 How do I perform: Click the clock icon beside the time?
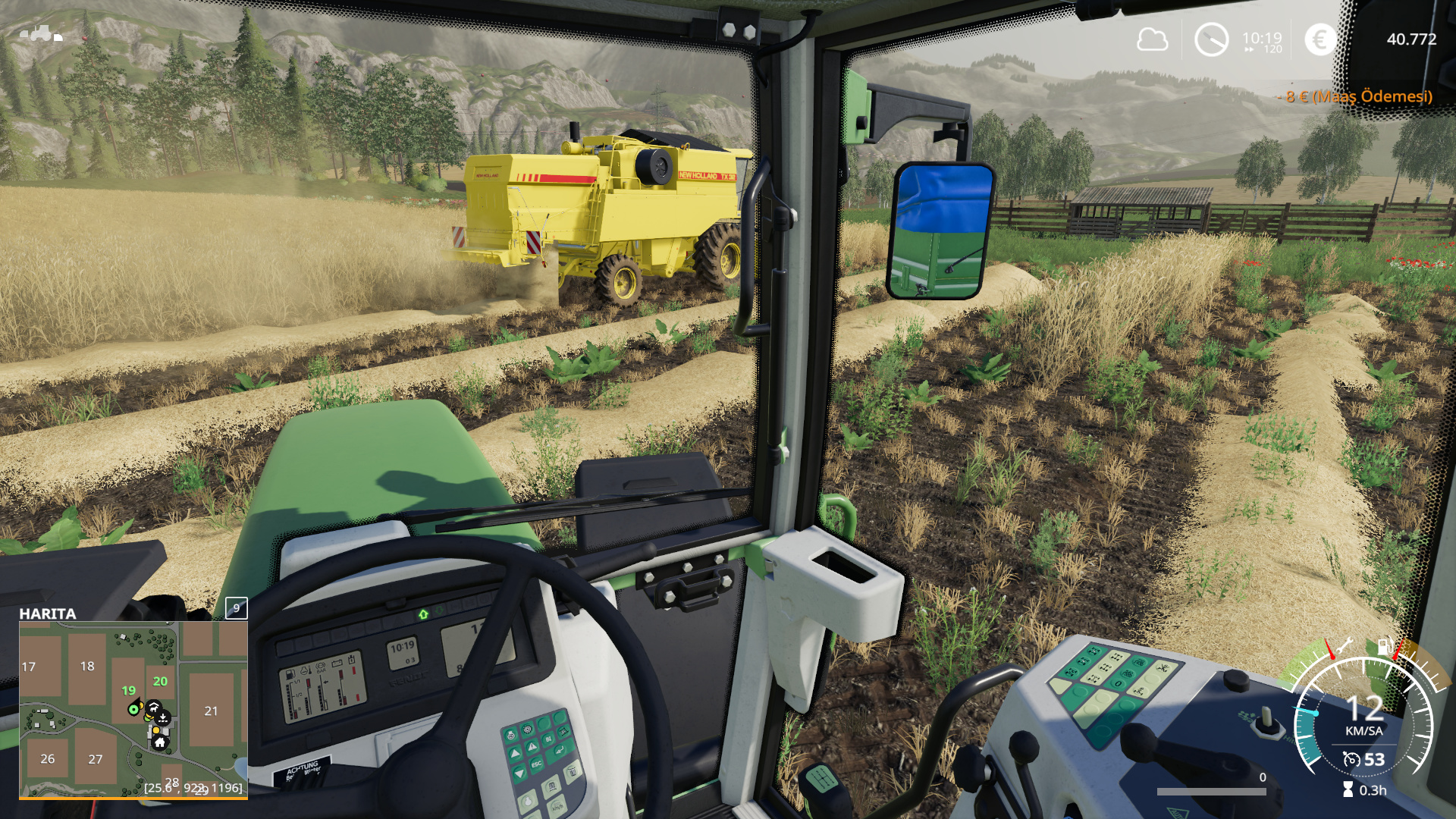pyautogui.click(x=1211, y=39)
